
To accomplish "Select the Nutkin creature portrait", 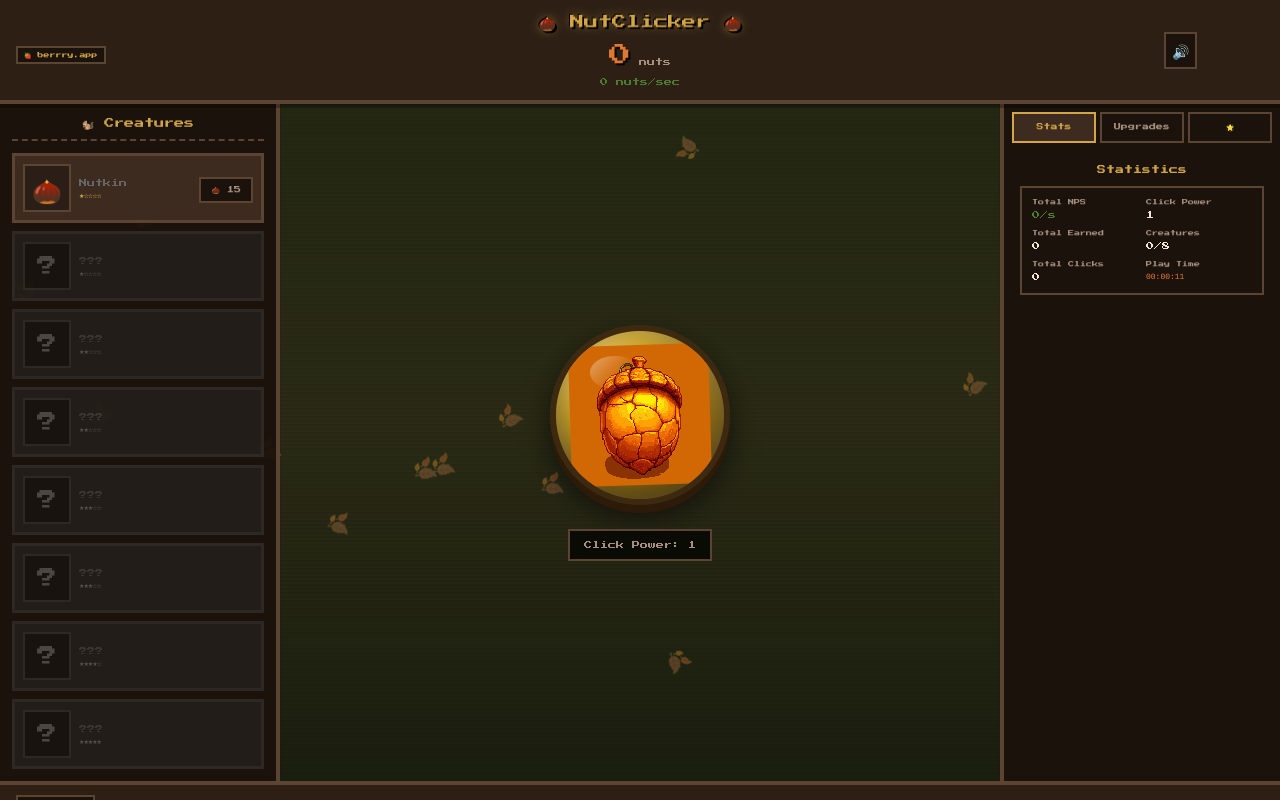I will (47, 188).
